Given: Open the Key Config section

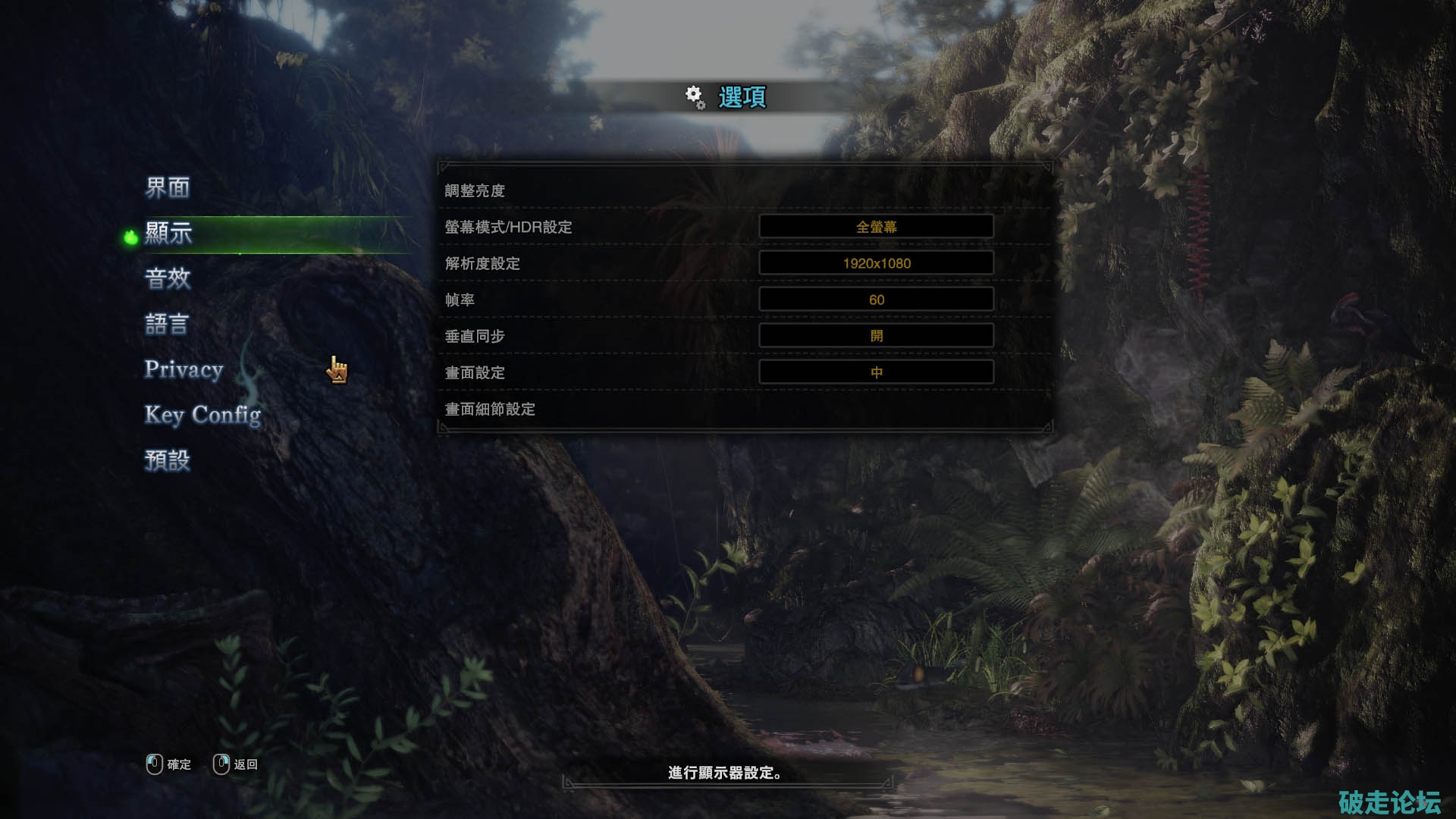Looking at the screenshot, I should click(202, 415).
